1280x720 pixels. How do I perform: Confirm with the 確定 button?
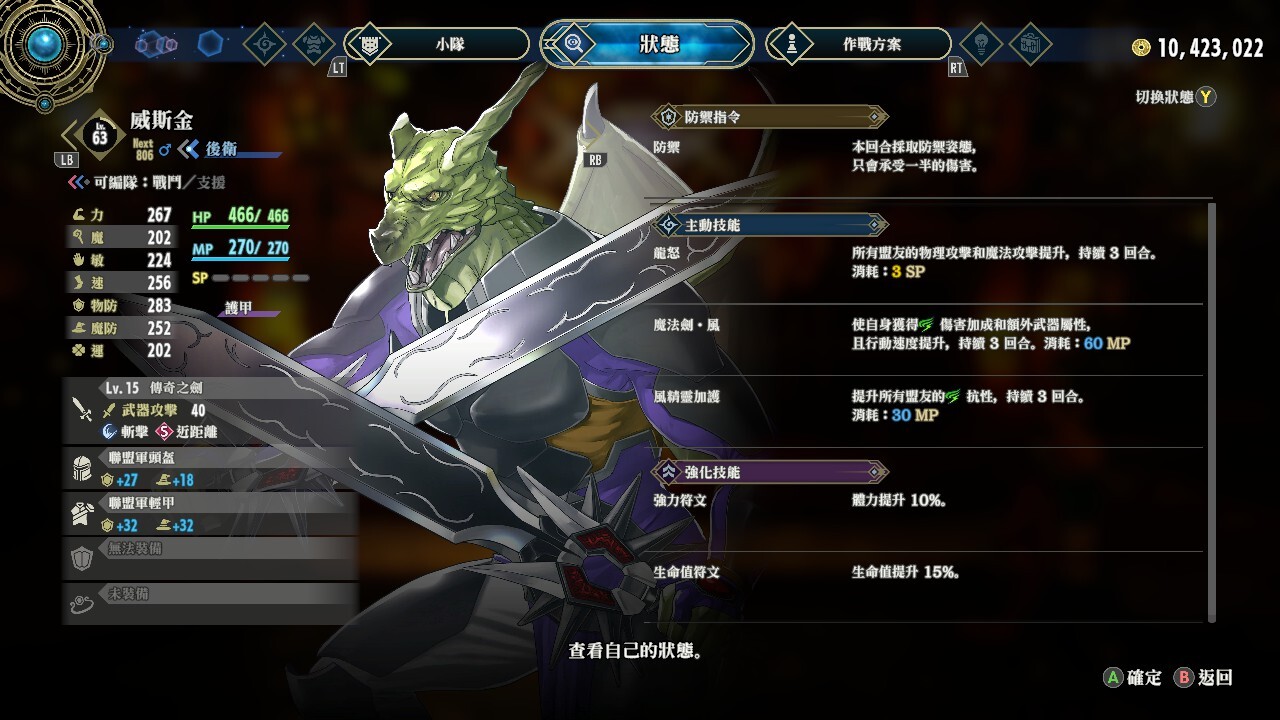[x=1132, y=677]
